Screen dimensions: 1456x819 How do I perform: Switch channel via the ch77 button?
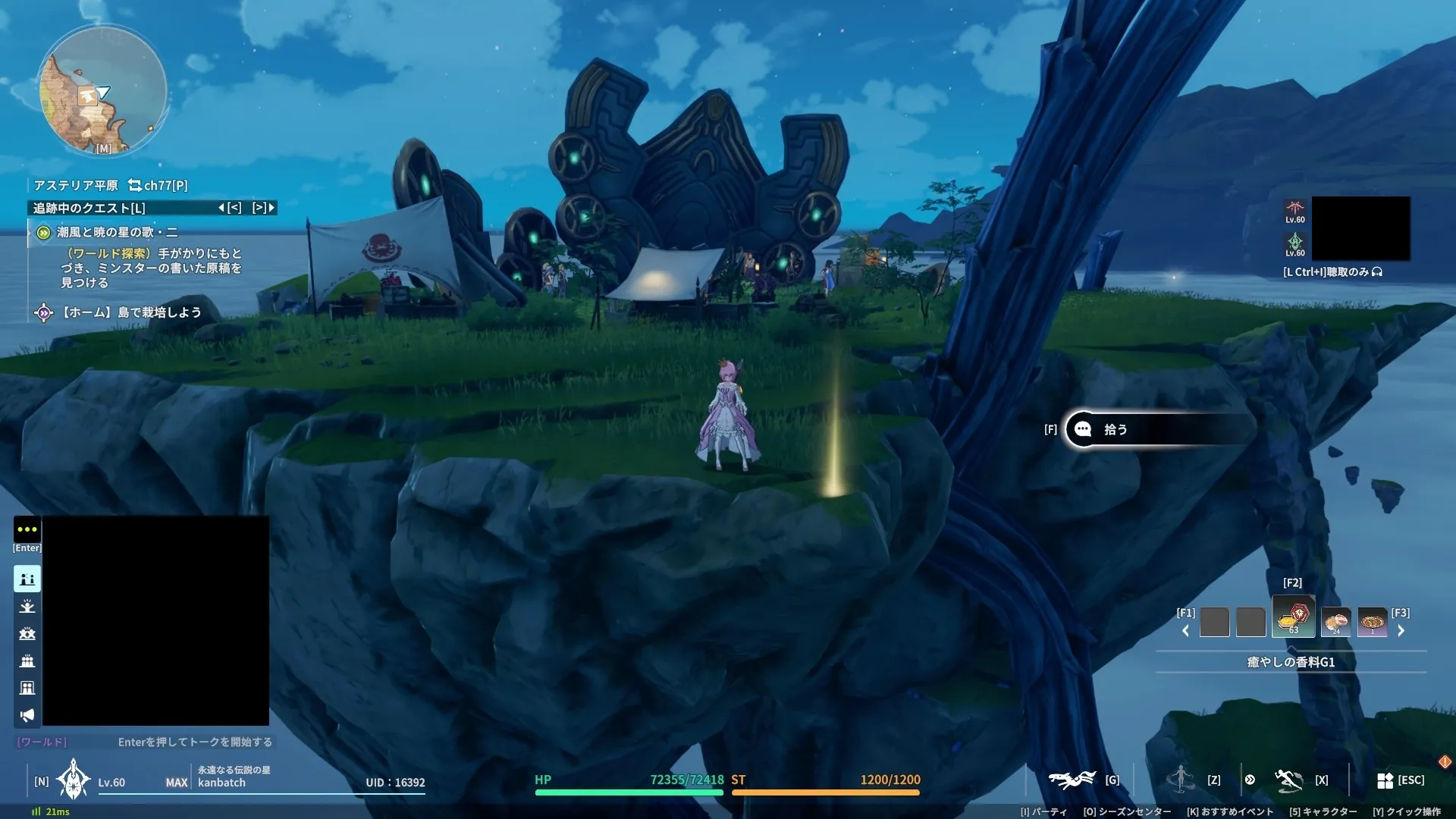pos(158,185)
